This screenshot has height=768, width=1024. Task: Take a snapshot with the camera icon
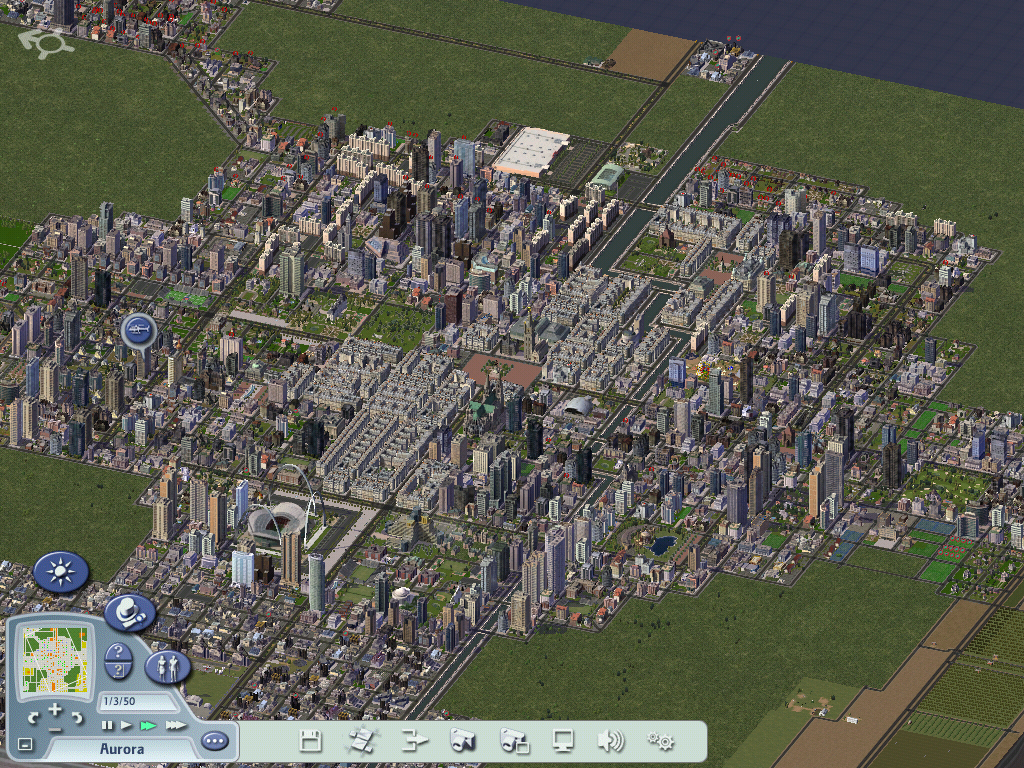coord(462,741)
